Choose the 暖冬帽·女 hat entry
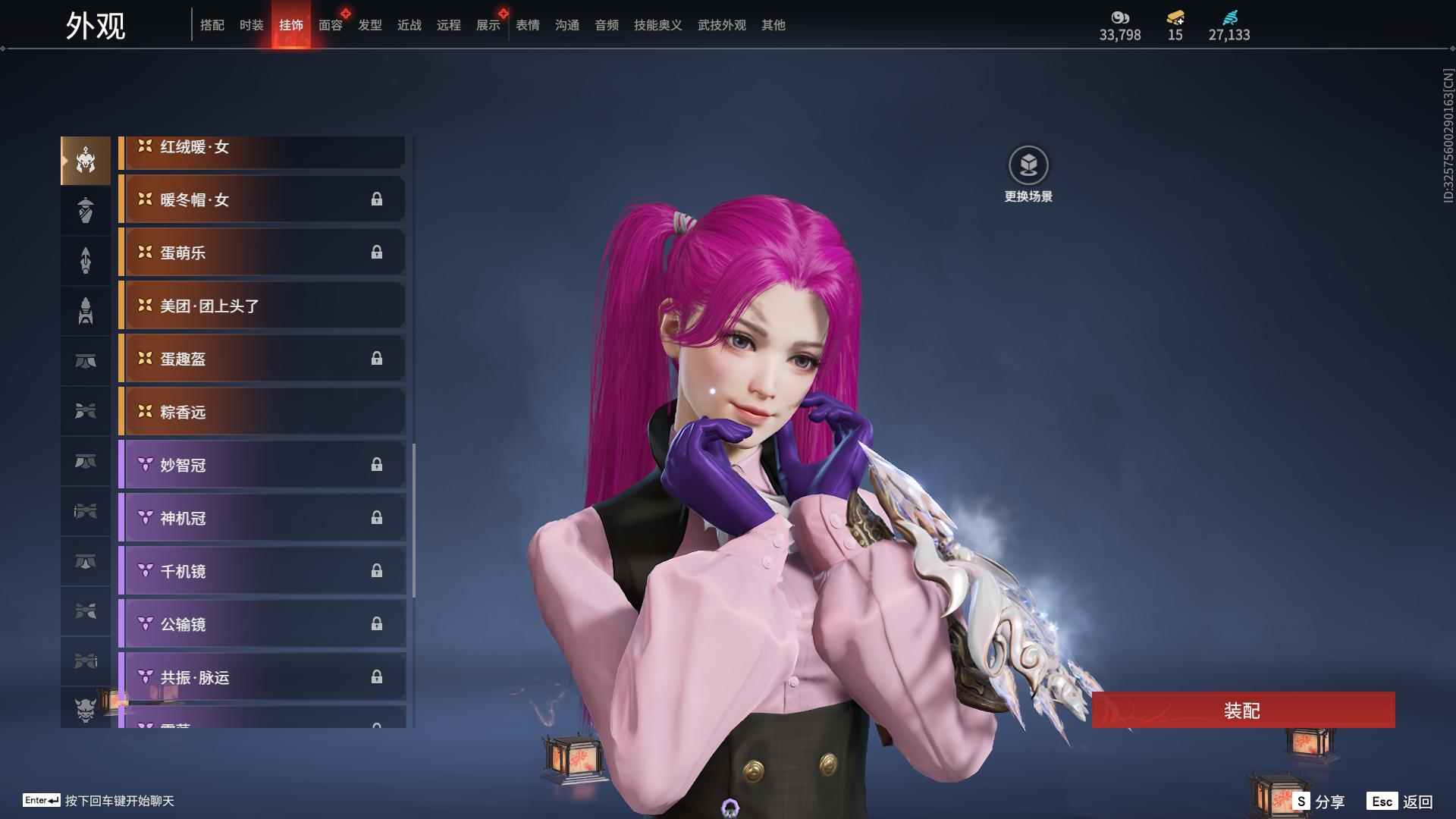 click(x=262, y=199)
